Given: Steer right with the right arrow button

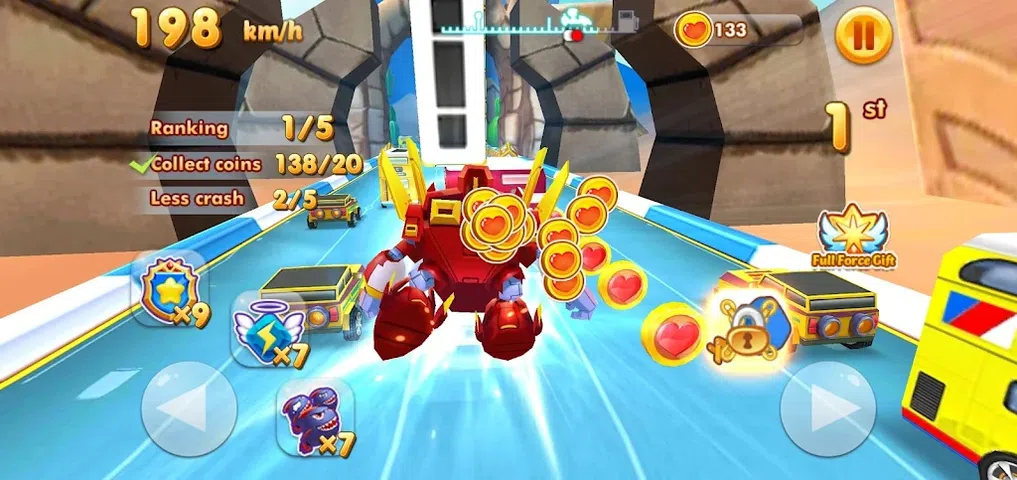Looking at the screenshot, I should click(x=827, y=408).
